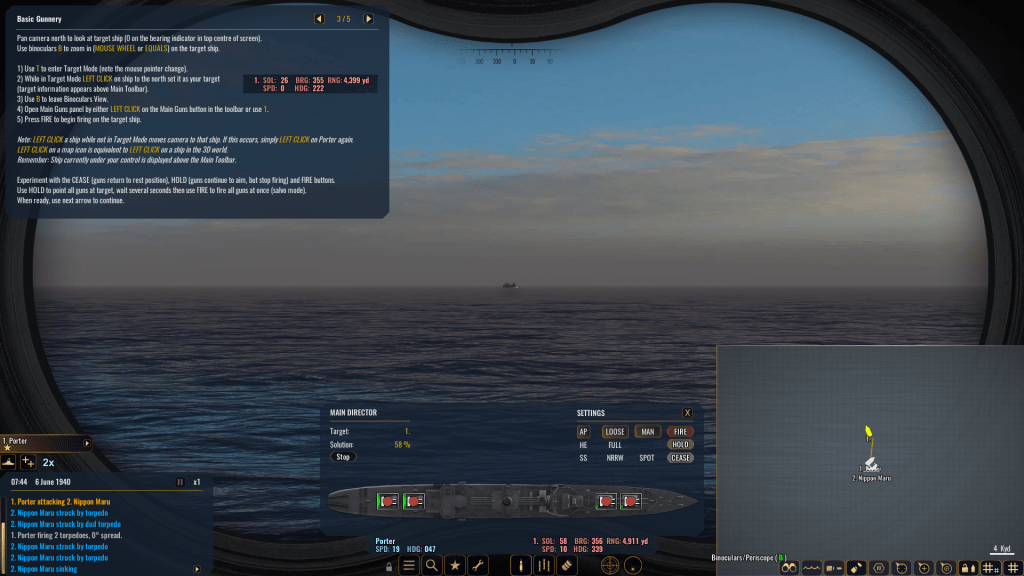This screenshot has height=576, width=1024.
Task: Expand the Porter ship panel arrow
Action: [x=87, y=442]
